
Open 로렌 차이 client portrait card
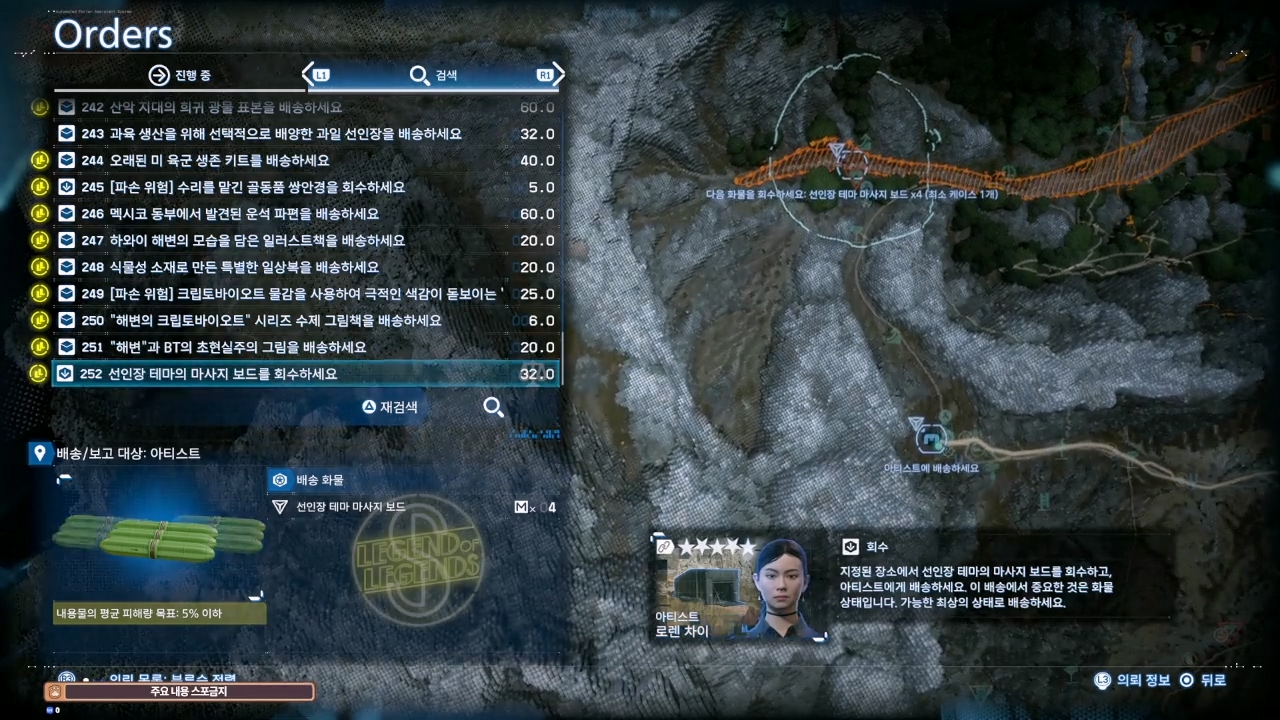tap(741, 588)
